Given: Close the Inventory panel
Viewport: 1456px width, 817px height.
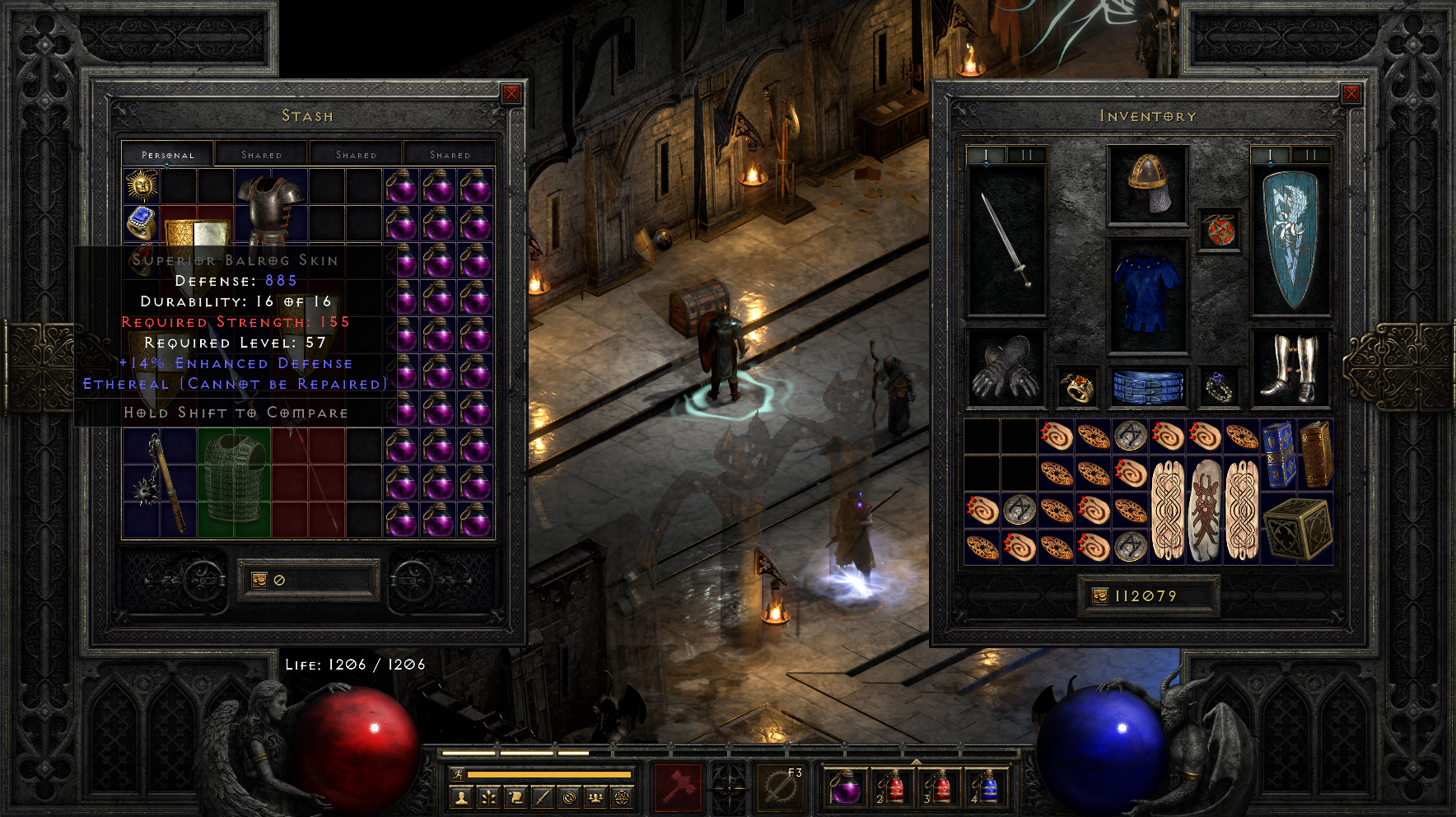Looking at the screenshot, I should (x=1351, y=94).
